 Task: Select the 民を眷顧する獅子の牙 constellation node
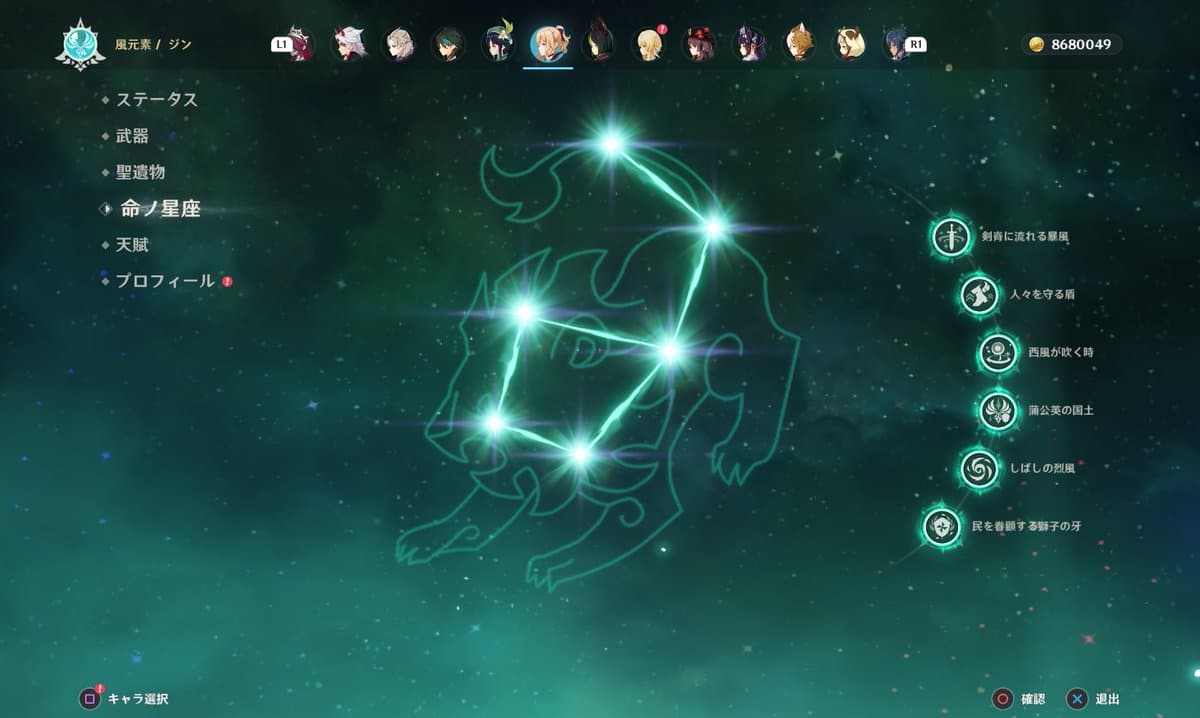coord(942,525)
